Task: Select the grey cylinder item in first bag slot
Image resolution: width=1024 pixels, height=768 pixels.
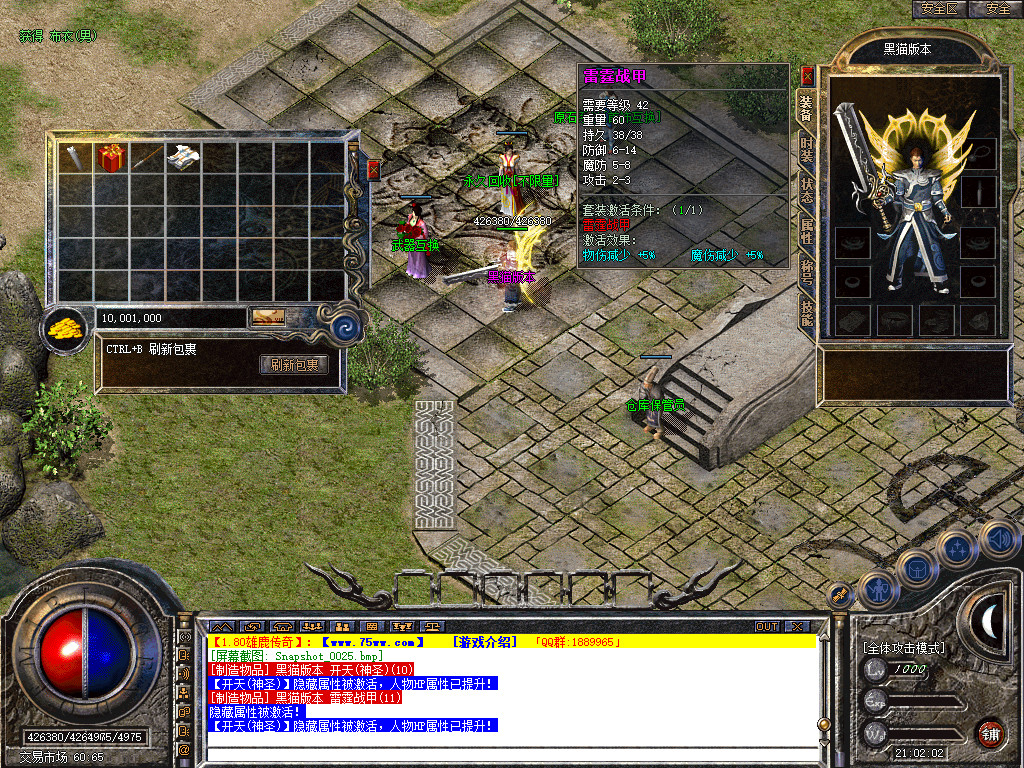Action: [x=74, y=158]
